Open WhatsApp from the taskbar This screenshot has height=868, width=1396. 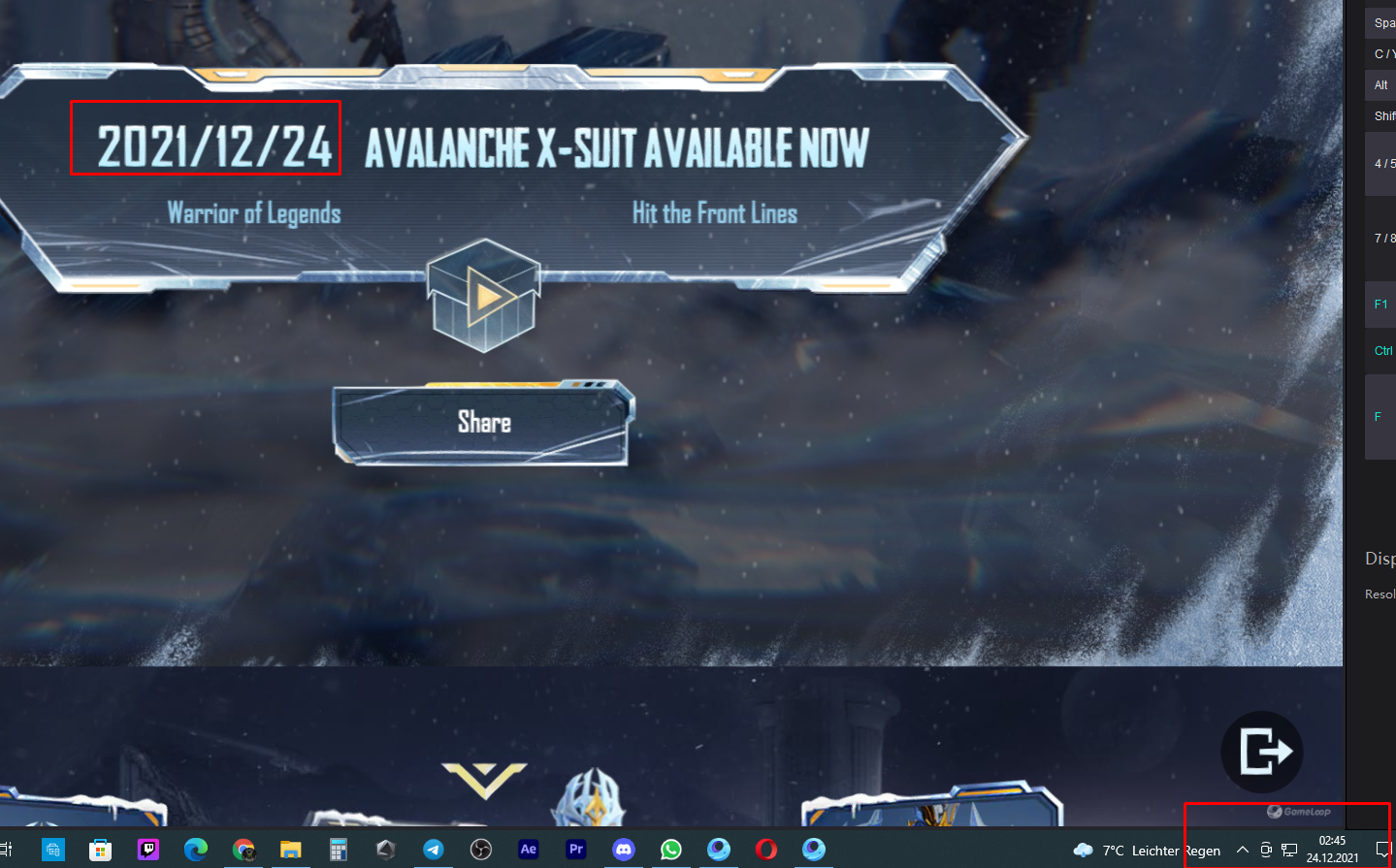tap(671, 850)
